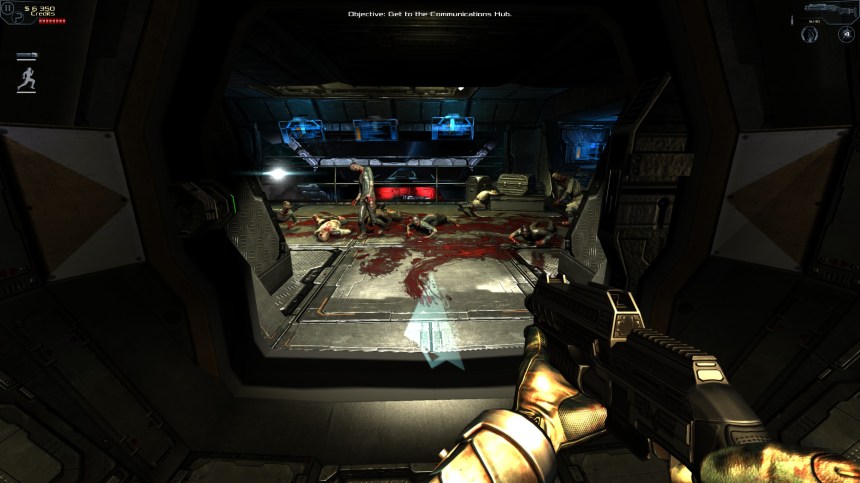Screen dimensions: 860x483
Task: Activate the left circular gadget icon
Action: (810, 35)
